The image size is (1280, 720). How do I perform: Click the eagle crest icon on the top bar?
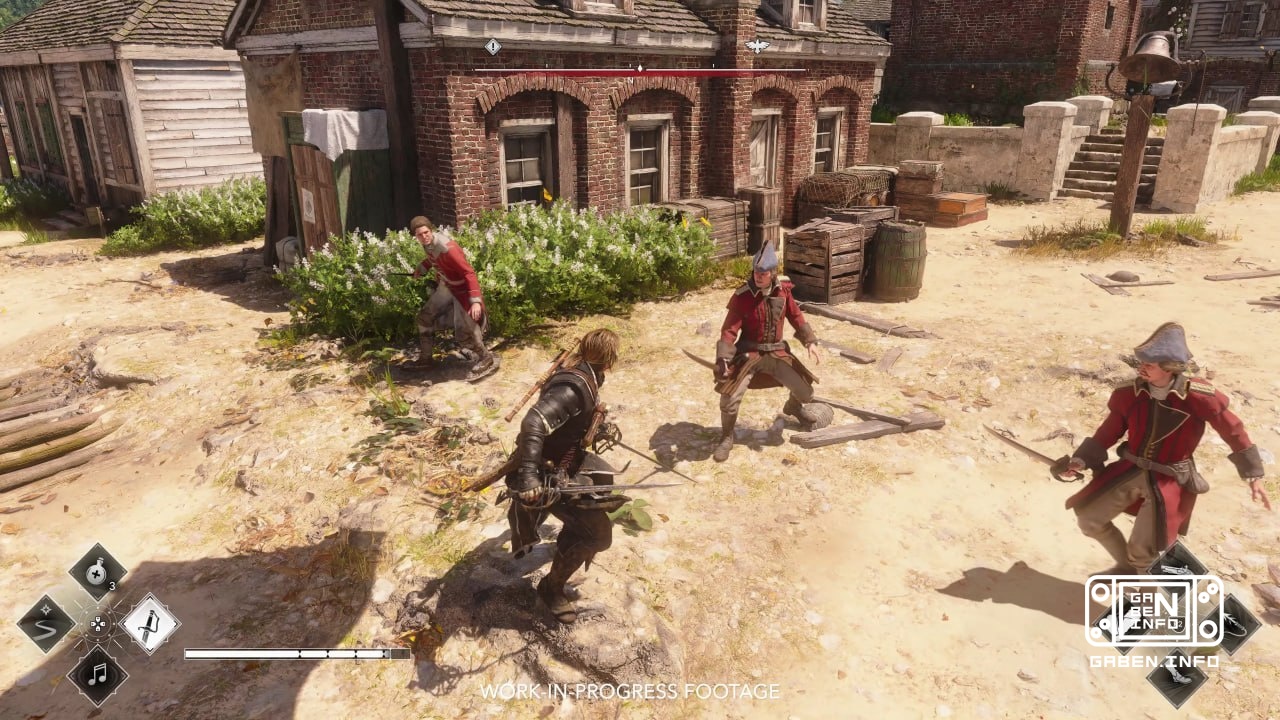tap(757, 44)
